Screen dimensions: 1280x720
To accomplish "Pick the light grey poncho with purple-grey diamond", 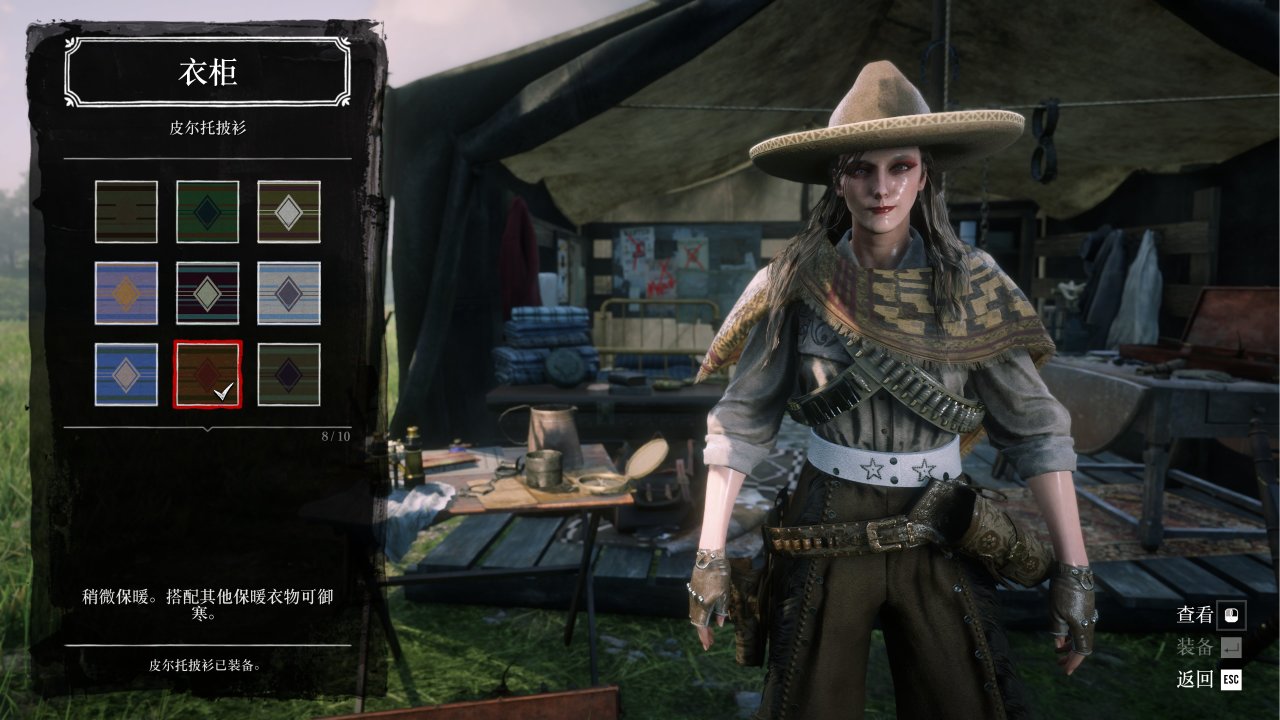I will pos(289,293).
